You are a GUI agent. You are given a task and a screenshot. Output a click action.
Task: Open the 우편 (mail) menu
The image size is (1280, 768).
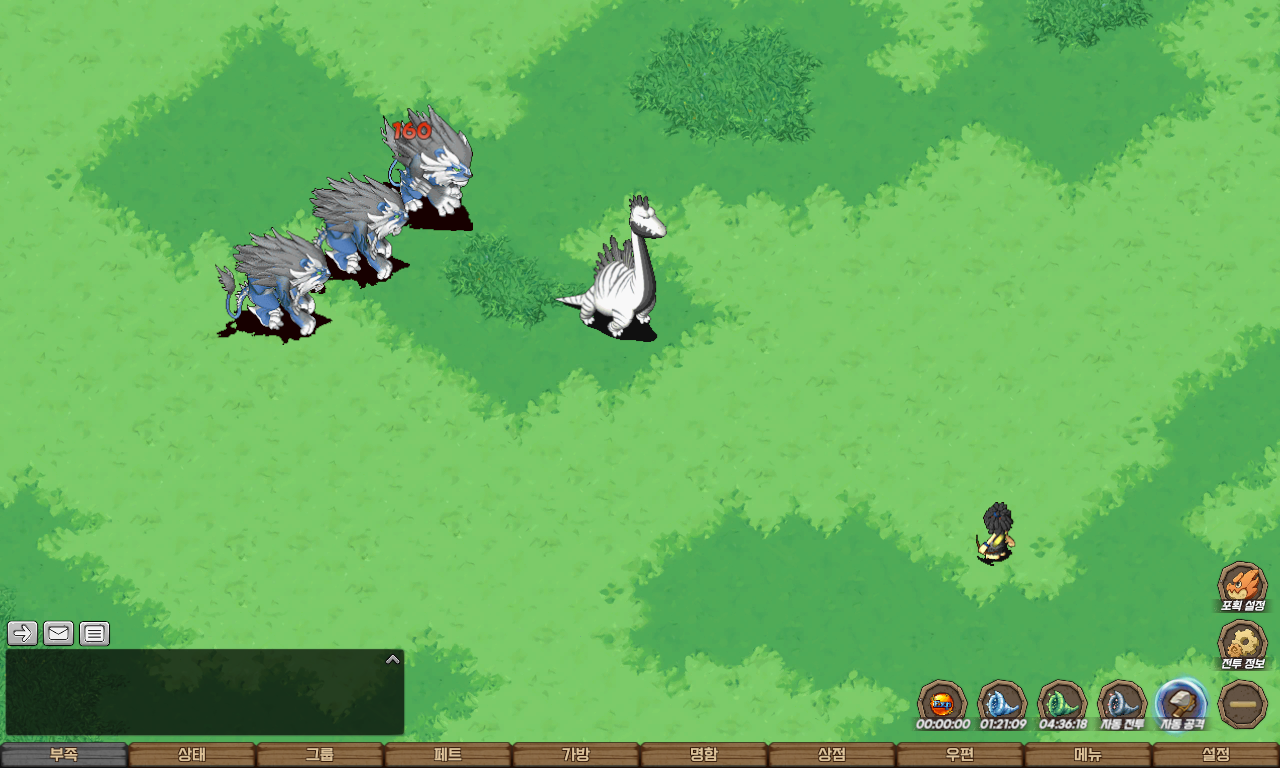(x=960, y=755)
